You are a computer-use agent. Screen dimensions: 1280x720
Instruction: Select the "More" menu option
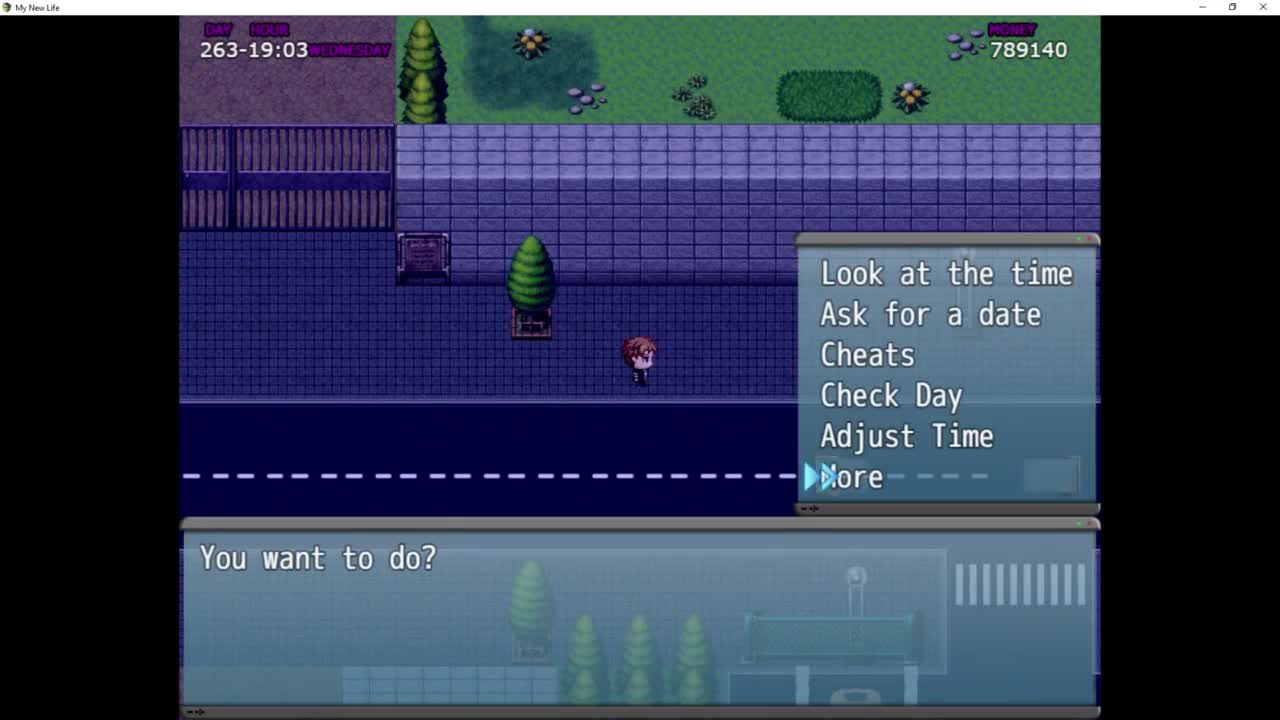click(852, 477)
